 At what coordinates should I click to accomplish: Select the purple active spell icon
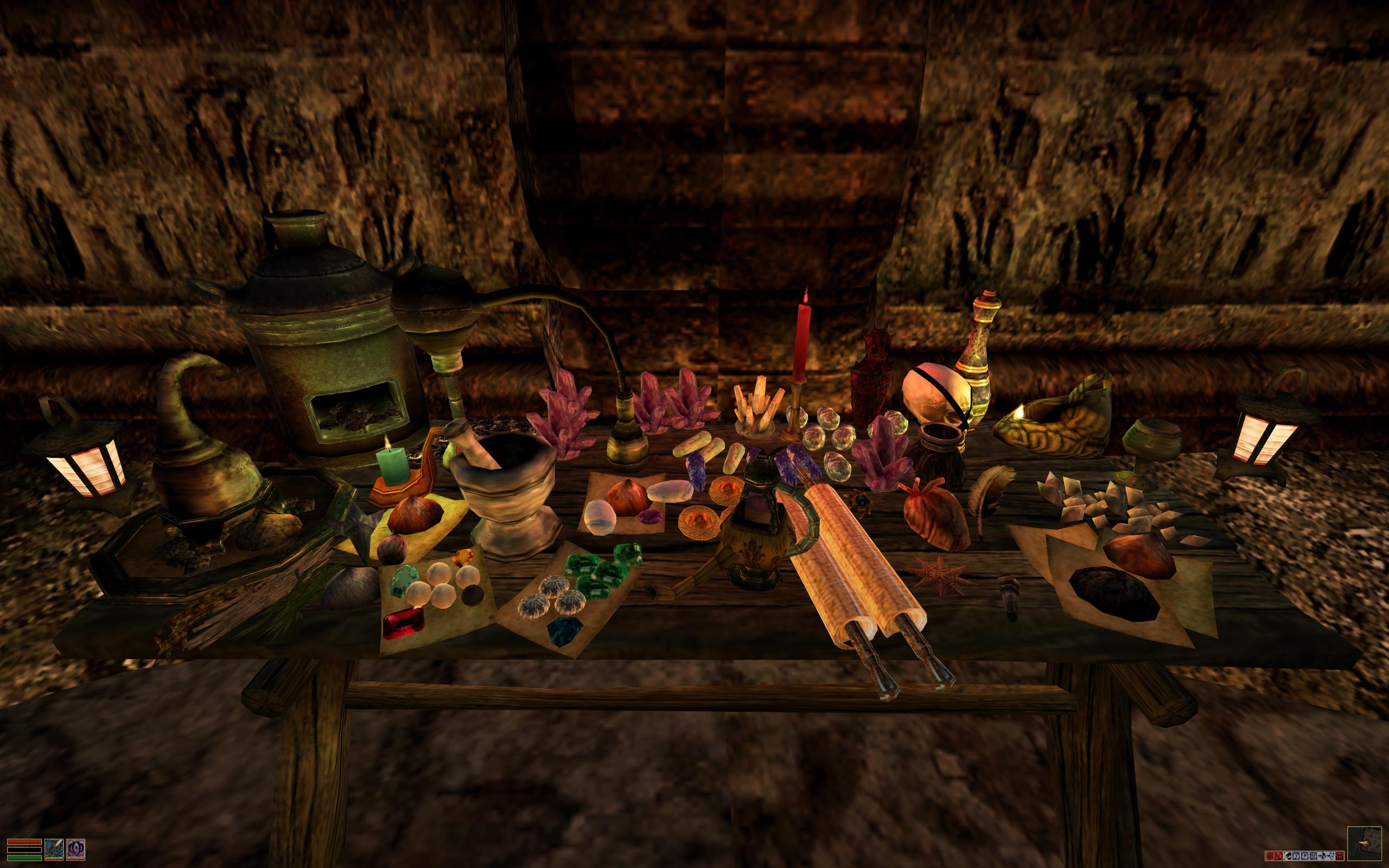click(76, 848)
